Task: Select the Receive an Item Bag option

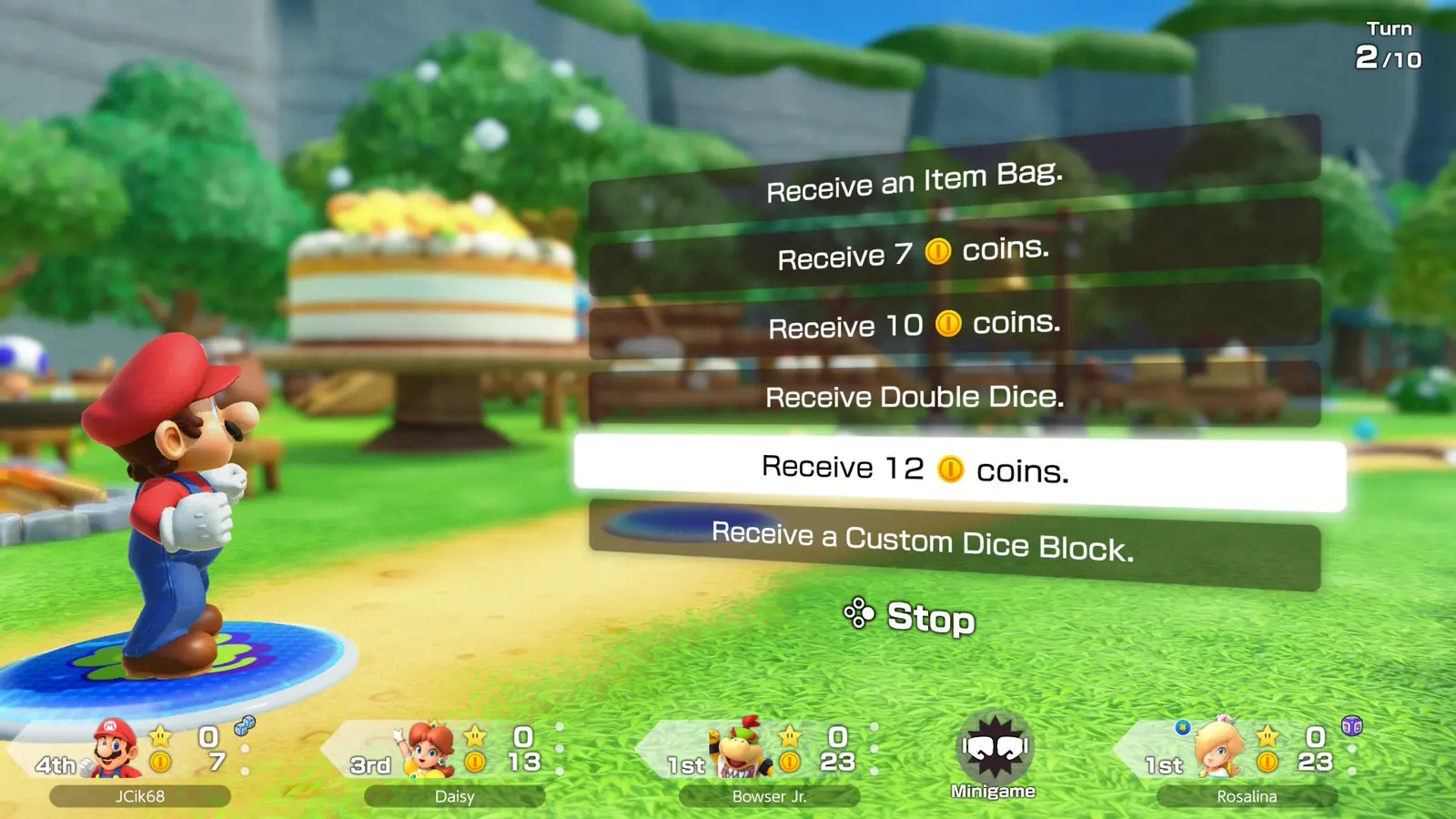Action: (x=915, y=181)
